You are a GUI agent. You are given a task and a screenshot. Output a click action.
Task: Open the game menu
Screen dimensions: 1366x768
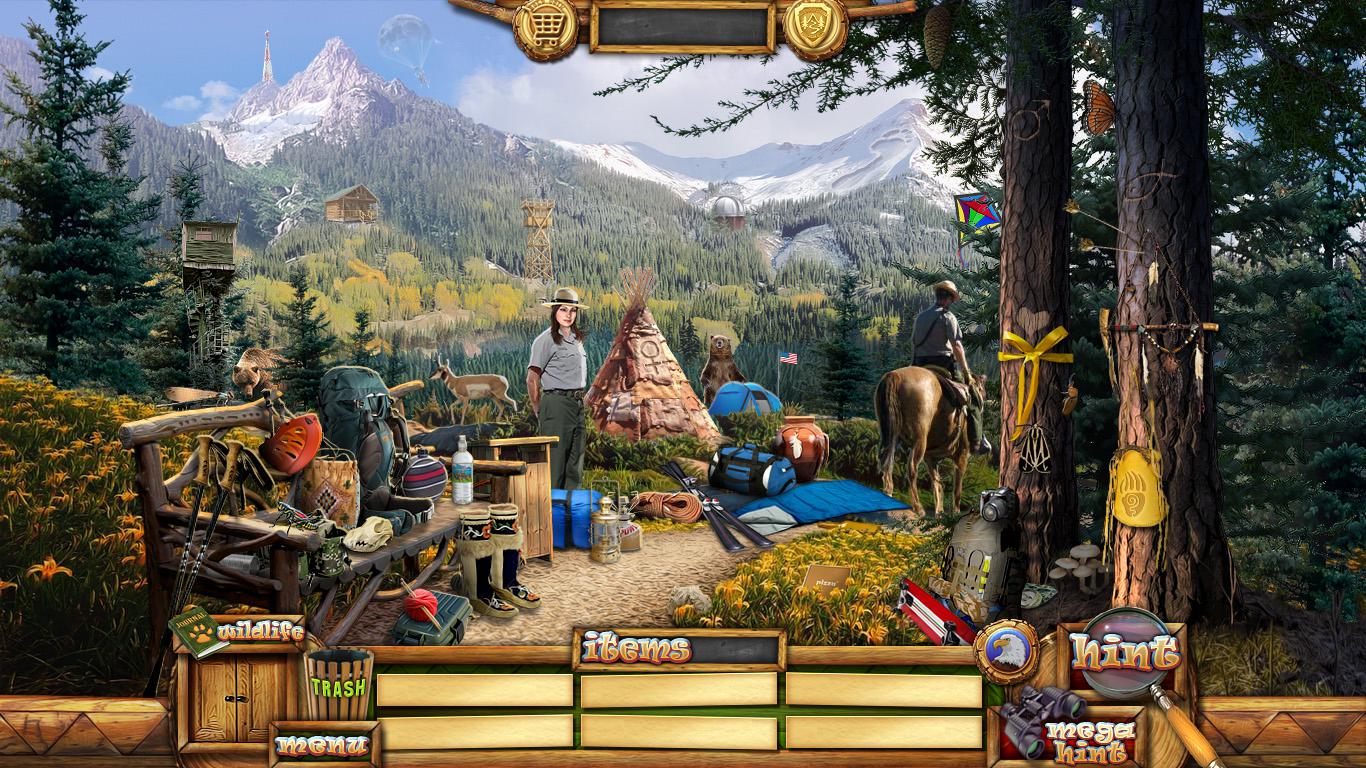pos(323,745)
